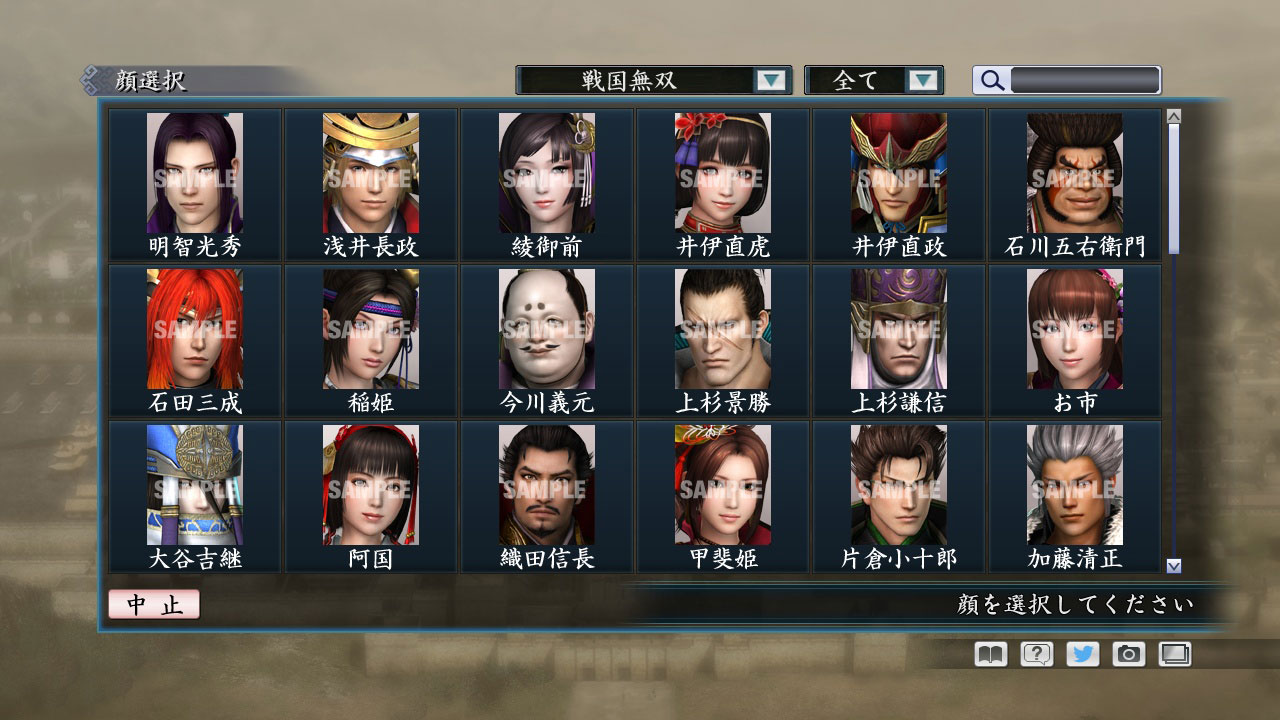Click the display window mode icon

[x=1174, y=654]
